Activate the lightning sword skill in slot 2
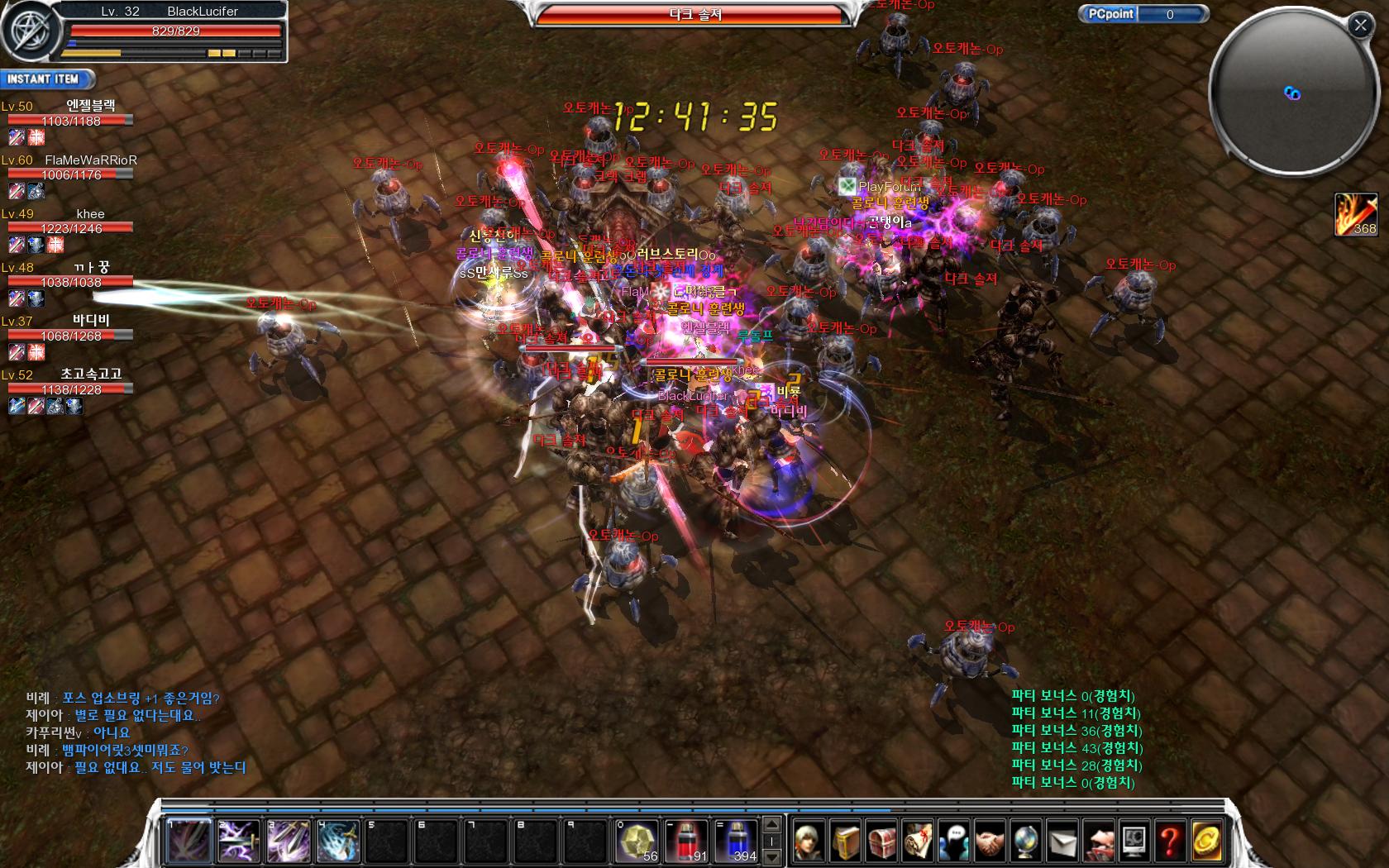Viewport: 1389px width, 868px height. click(x=239, y=842)
